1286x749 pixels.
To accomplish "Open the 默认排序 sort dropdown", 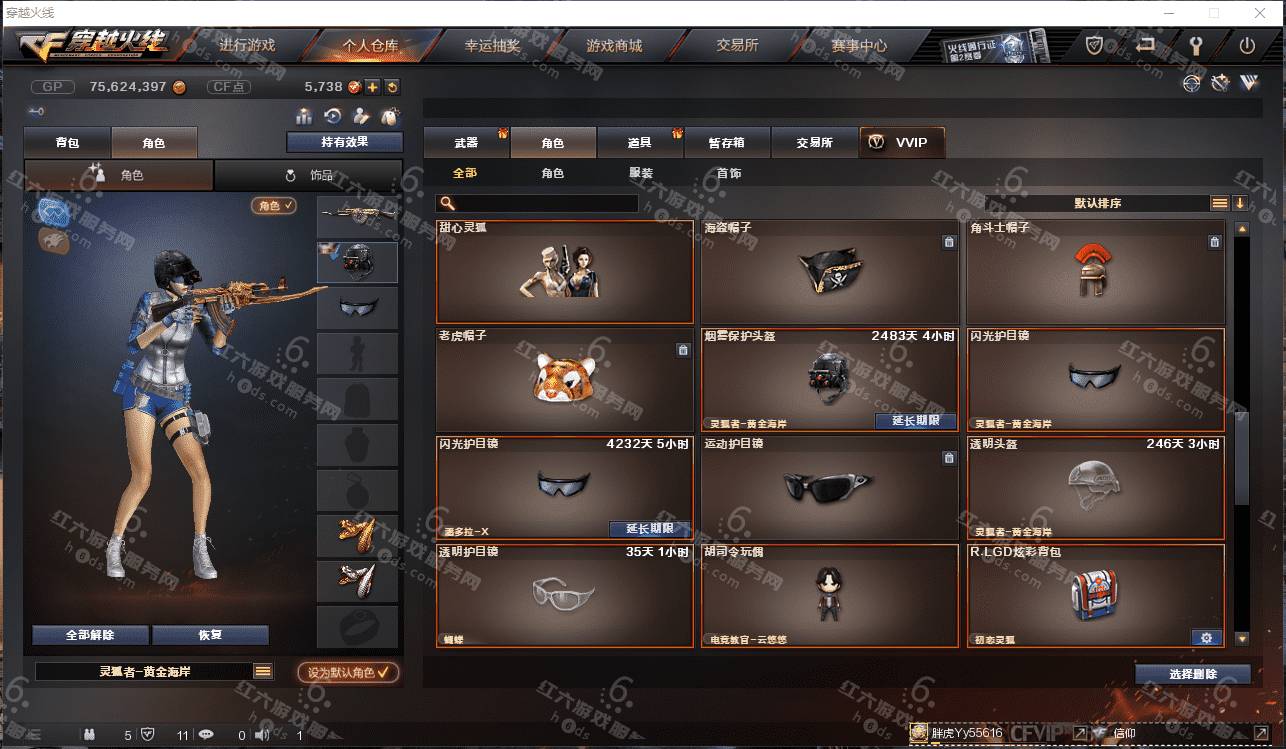I will click(1097, 203).
